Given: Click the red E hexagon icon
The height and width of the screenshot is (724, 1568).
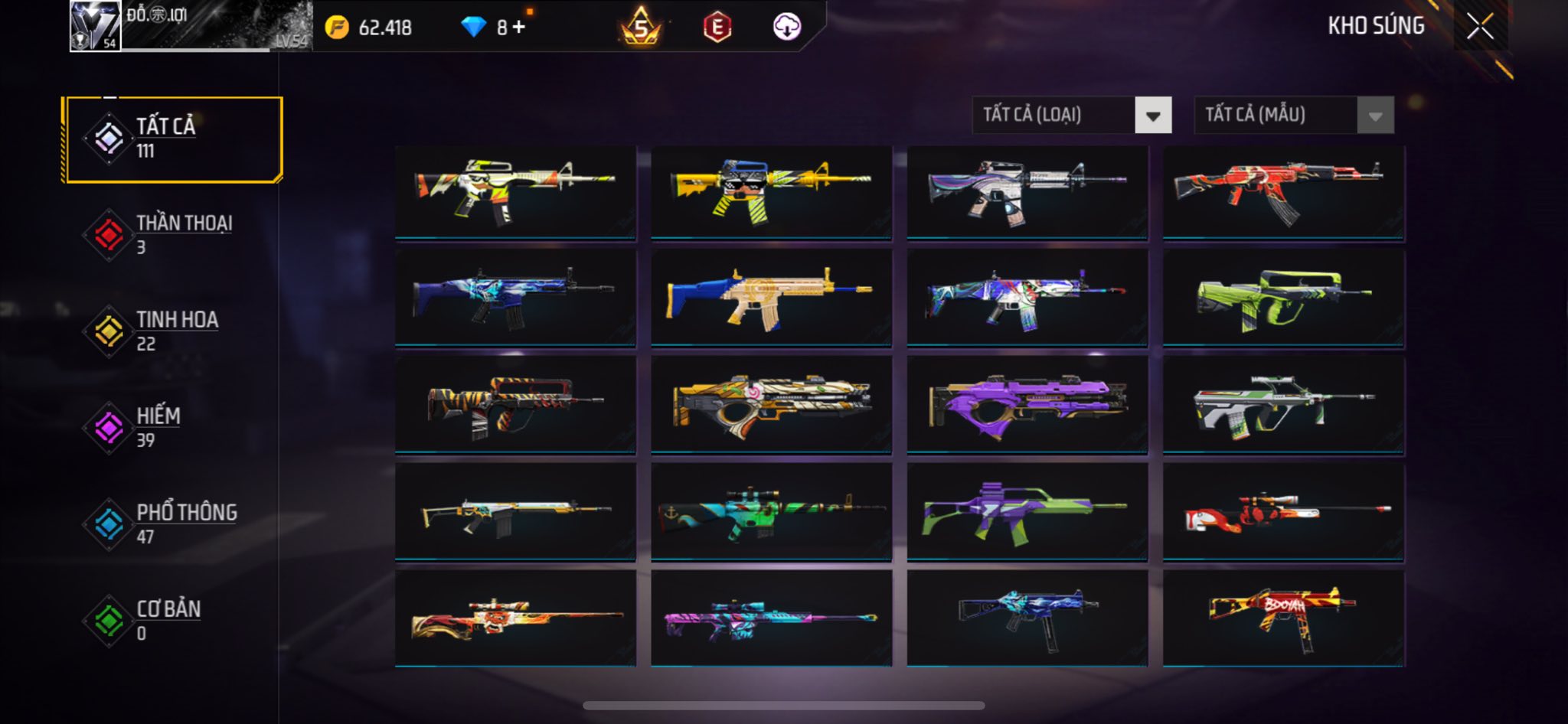Looking at the screenshot, I should point(717,28).
